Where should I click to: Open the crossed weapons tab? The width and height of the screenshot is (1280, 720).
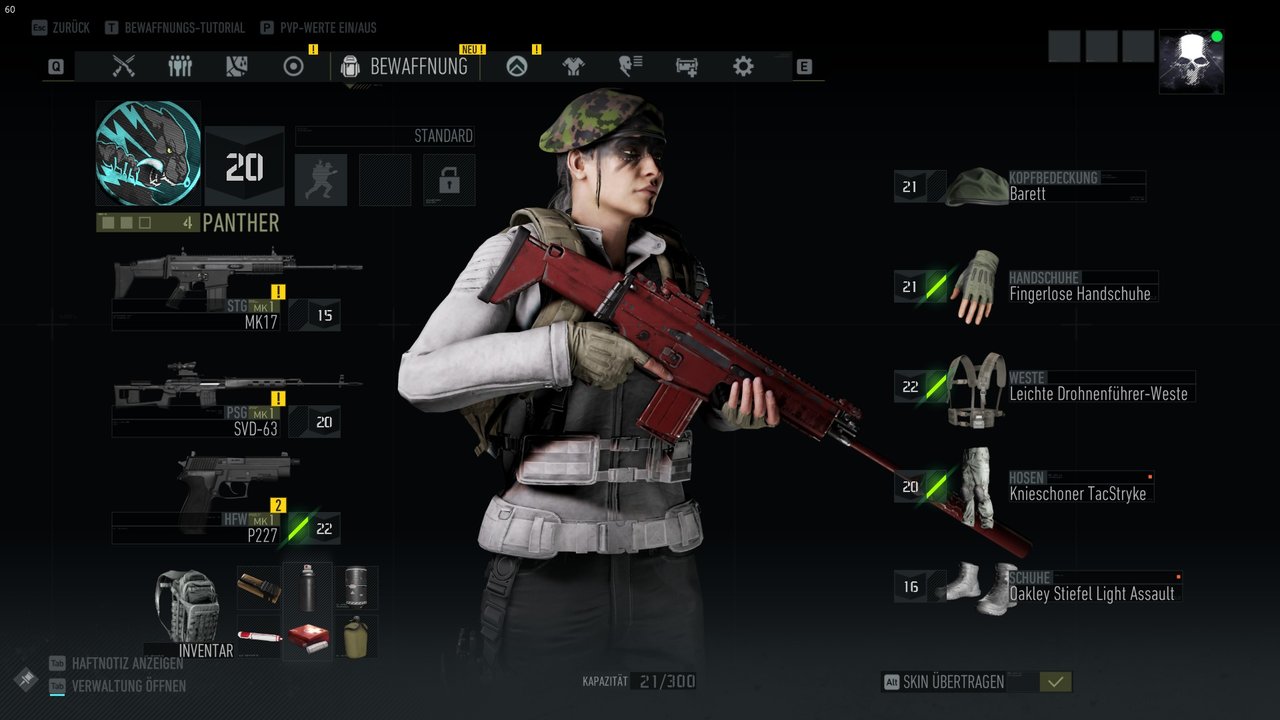pyautogui.click(x=124, y=67)
